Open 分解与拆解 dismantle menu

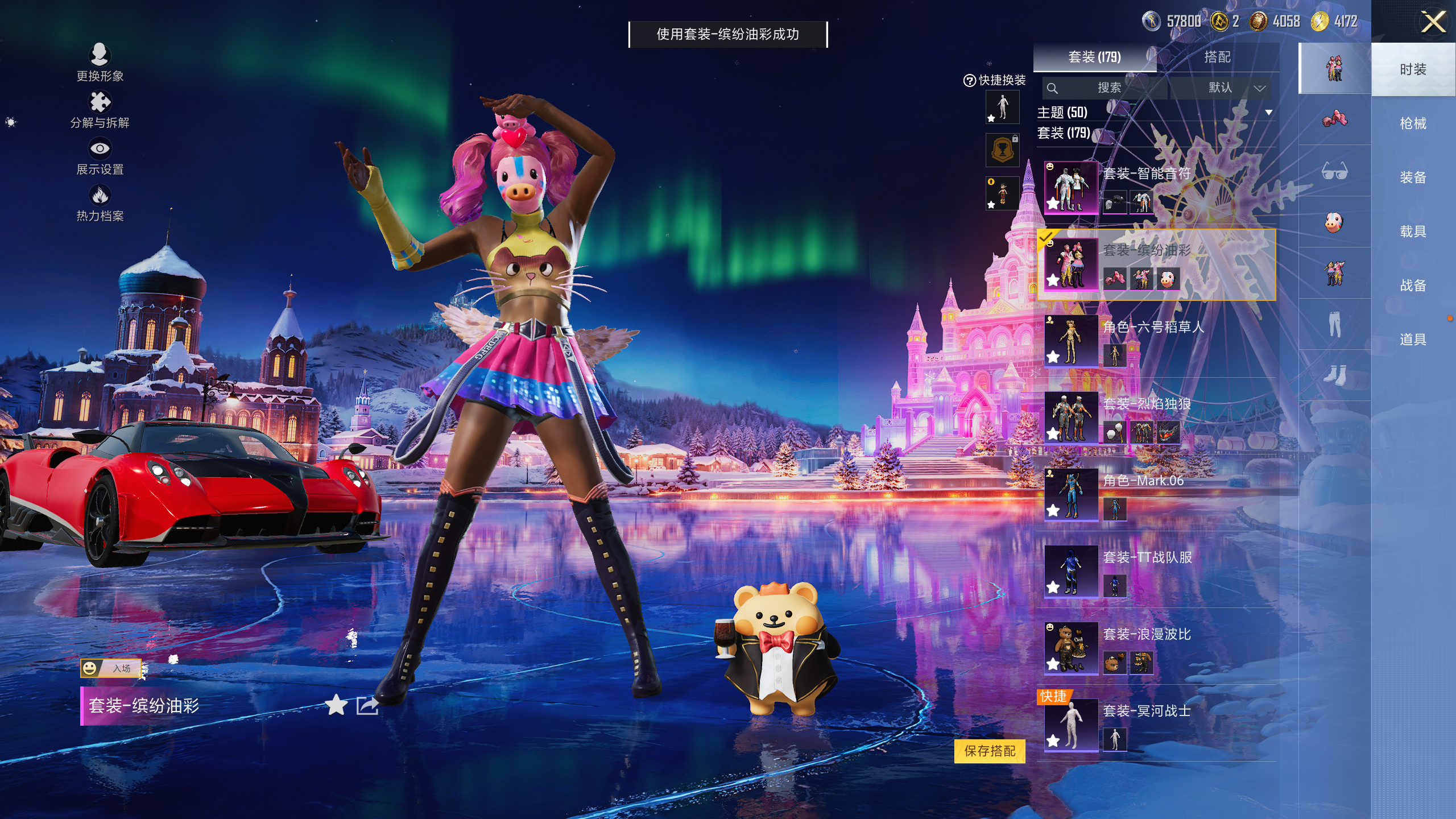pyautogui.click(x=100, y=110)
